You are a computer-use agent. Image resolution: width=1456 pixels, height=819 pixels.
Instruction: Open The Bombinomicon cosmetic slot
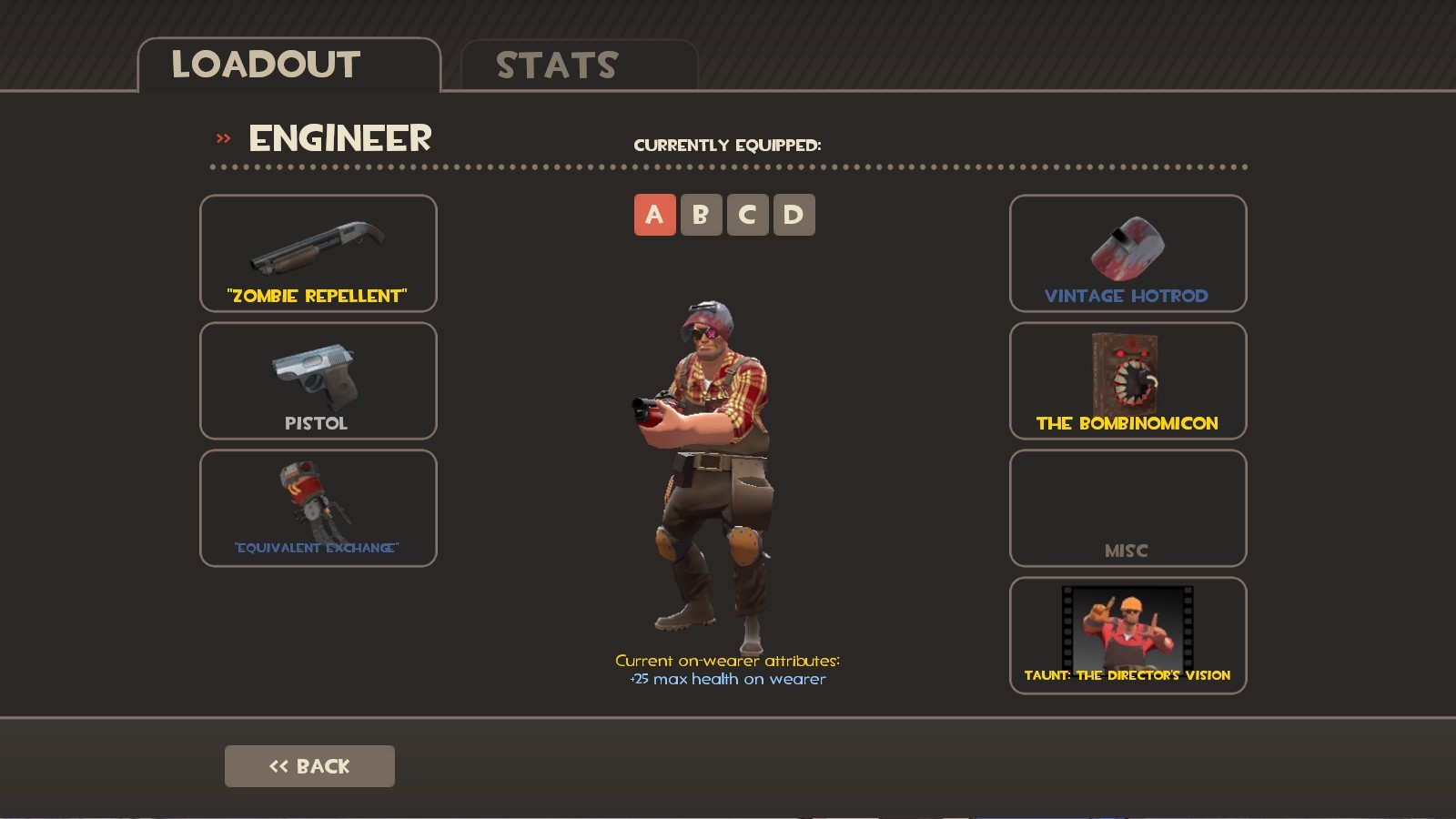pyautogui.click(x=1127, y=381)
